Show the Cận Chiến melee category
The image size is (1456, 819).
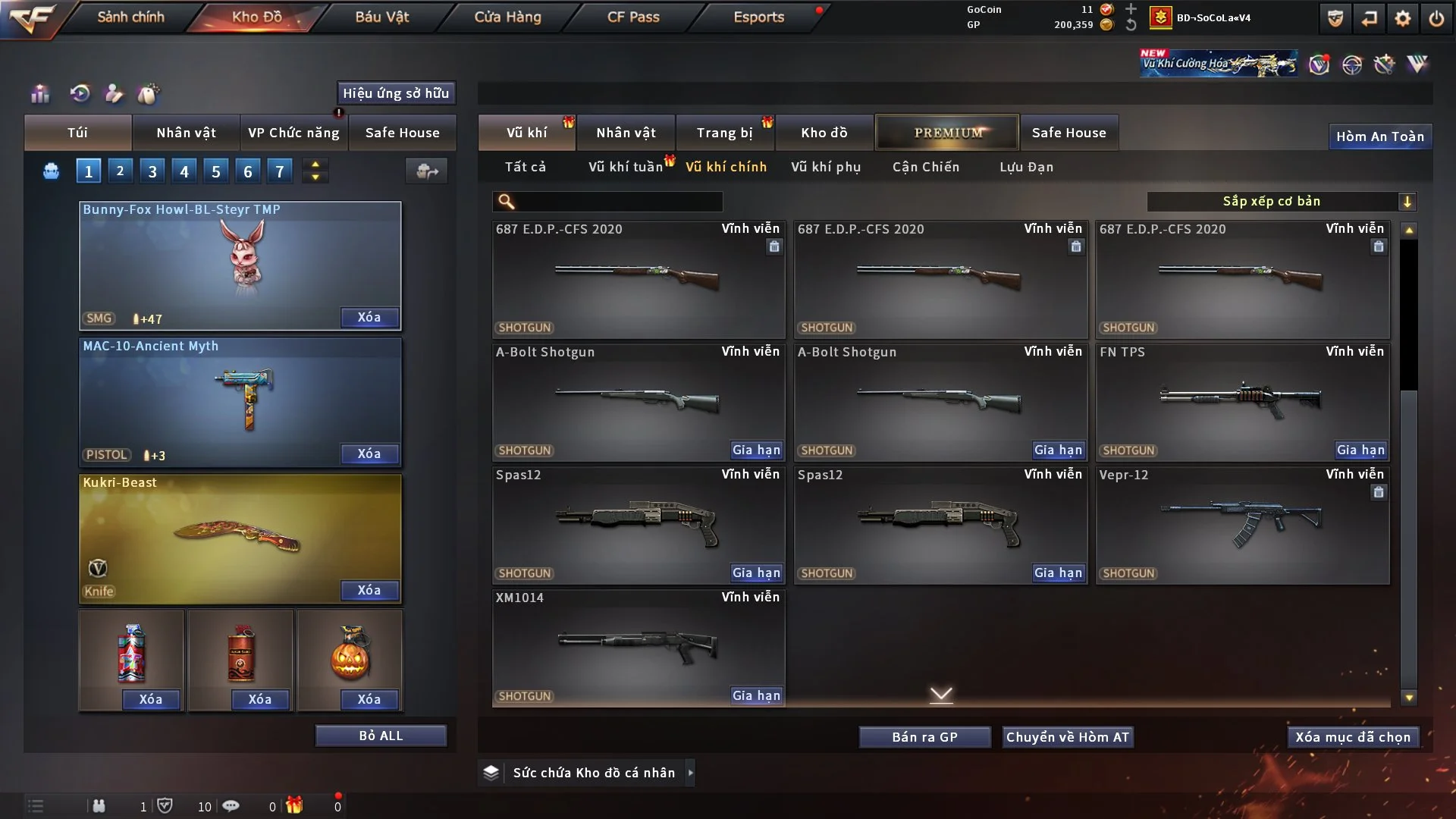[926, 167]
